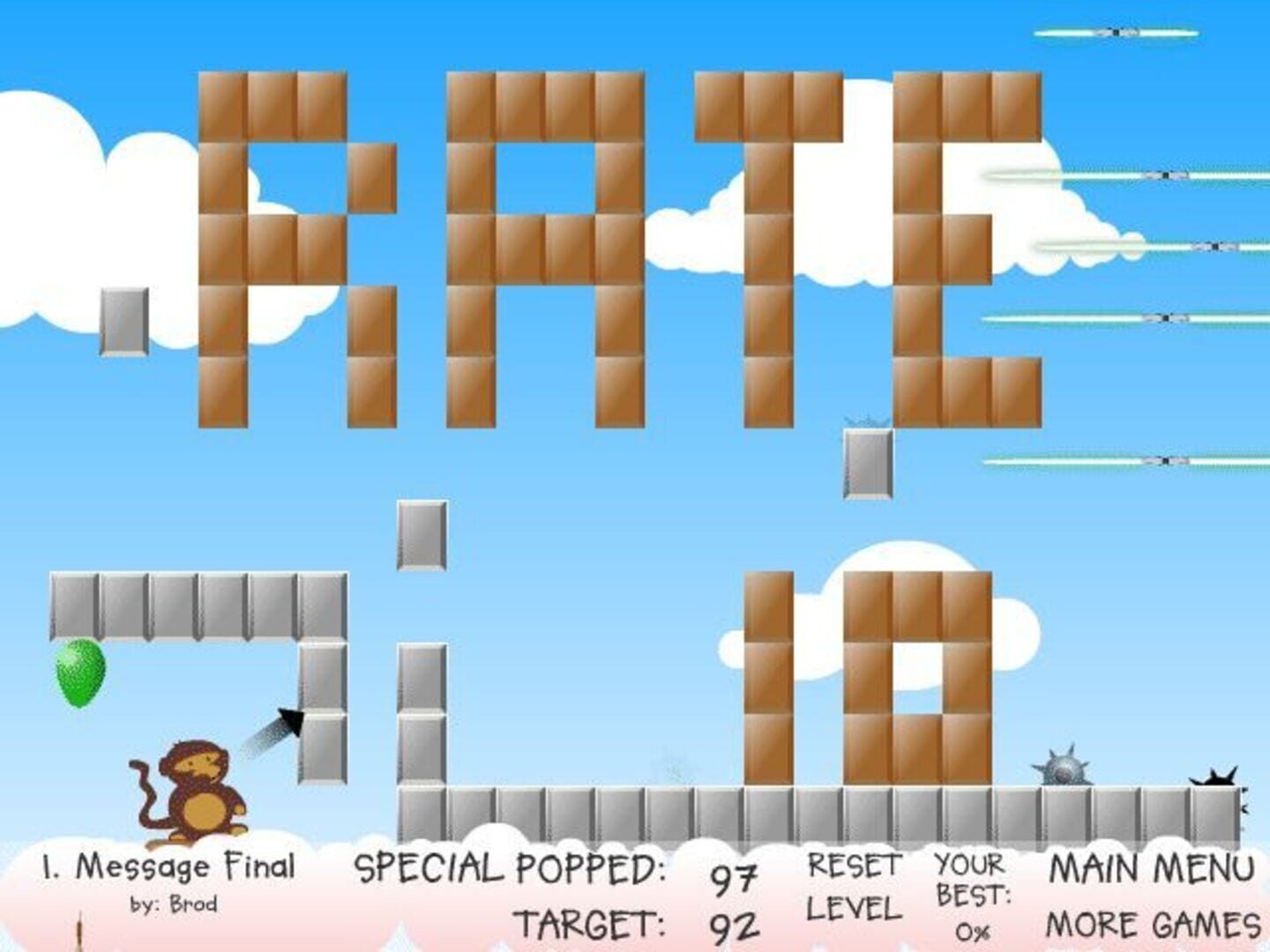Click the lone silver block near the left cloud
This screenshot has width=1270, height=952.
pyautogui.click(x=122, y=322)
